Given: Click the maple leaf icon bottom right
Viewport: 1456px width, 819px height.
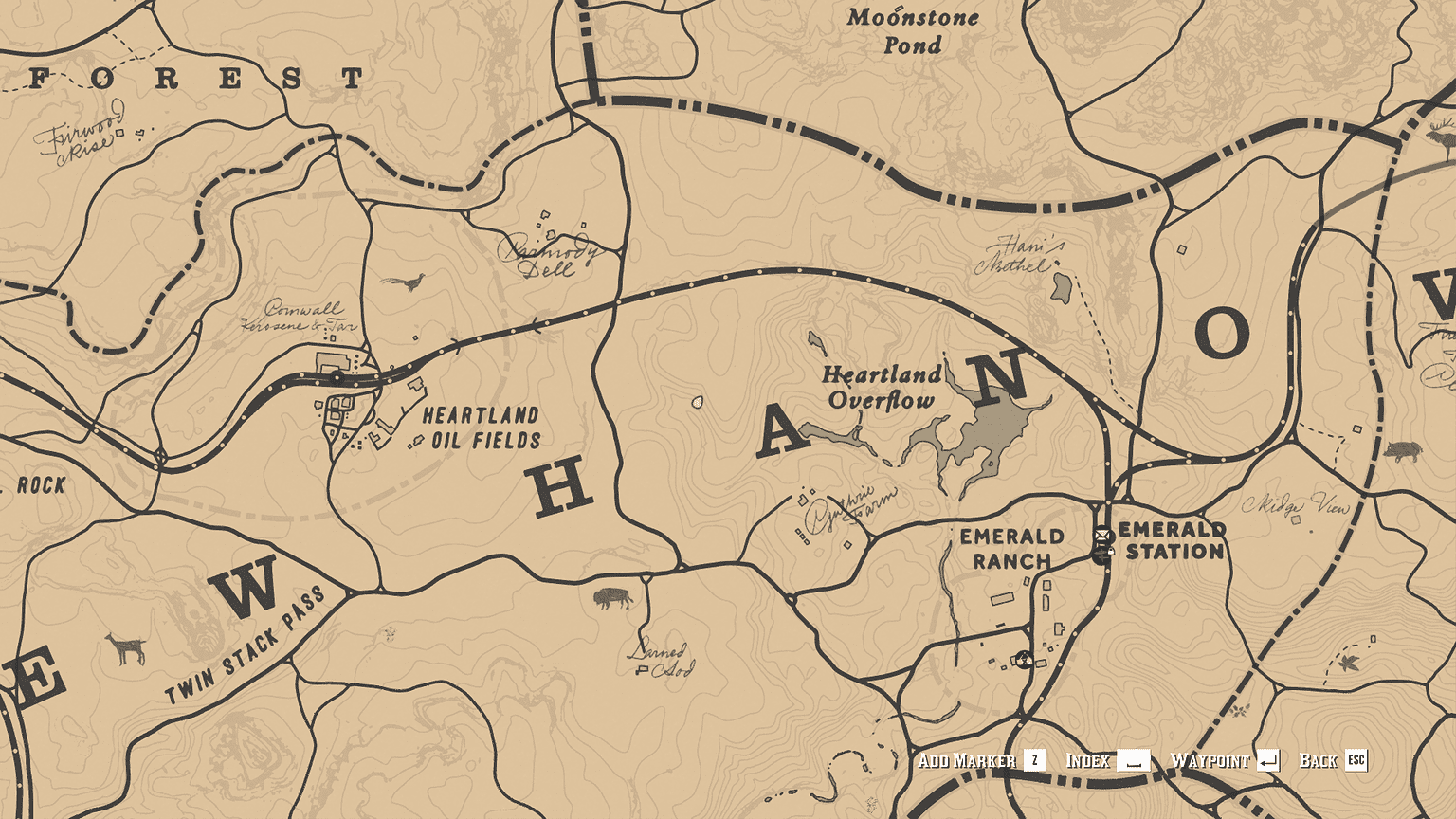Looking at the screenshot, I should [1349, 664].
